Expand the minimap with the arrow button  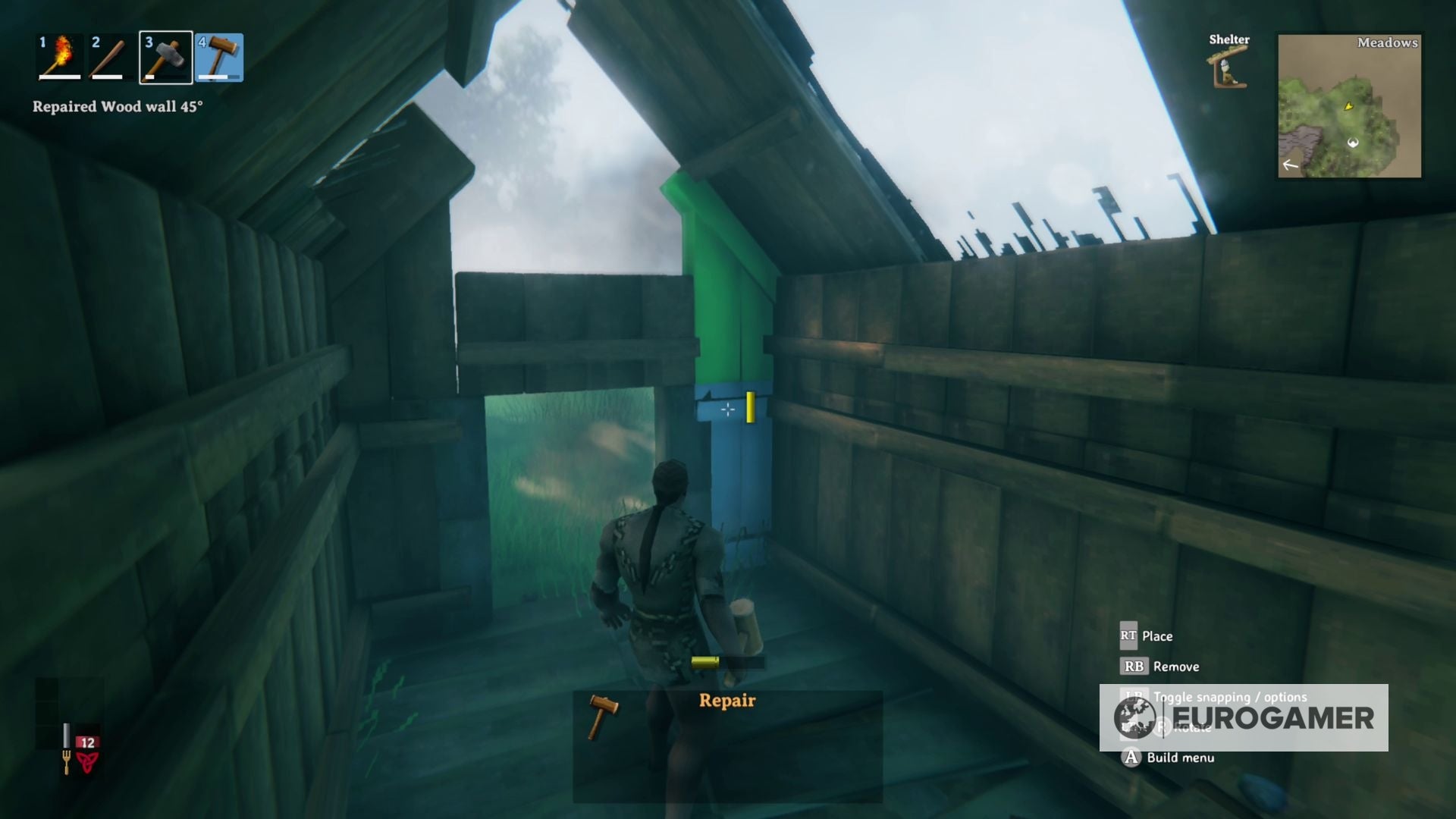[x=1290, y=165]
